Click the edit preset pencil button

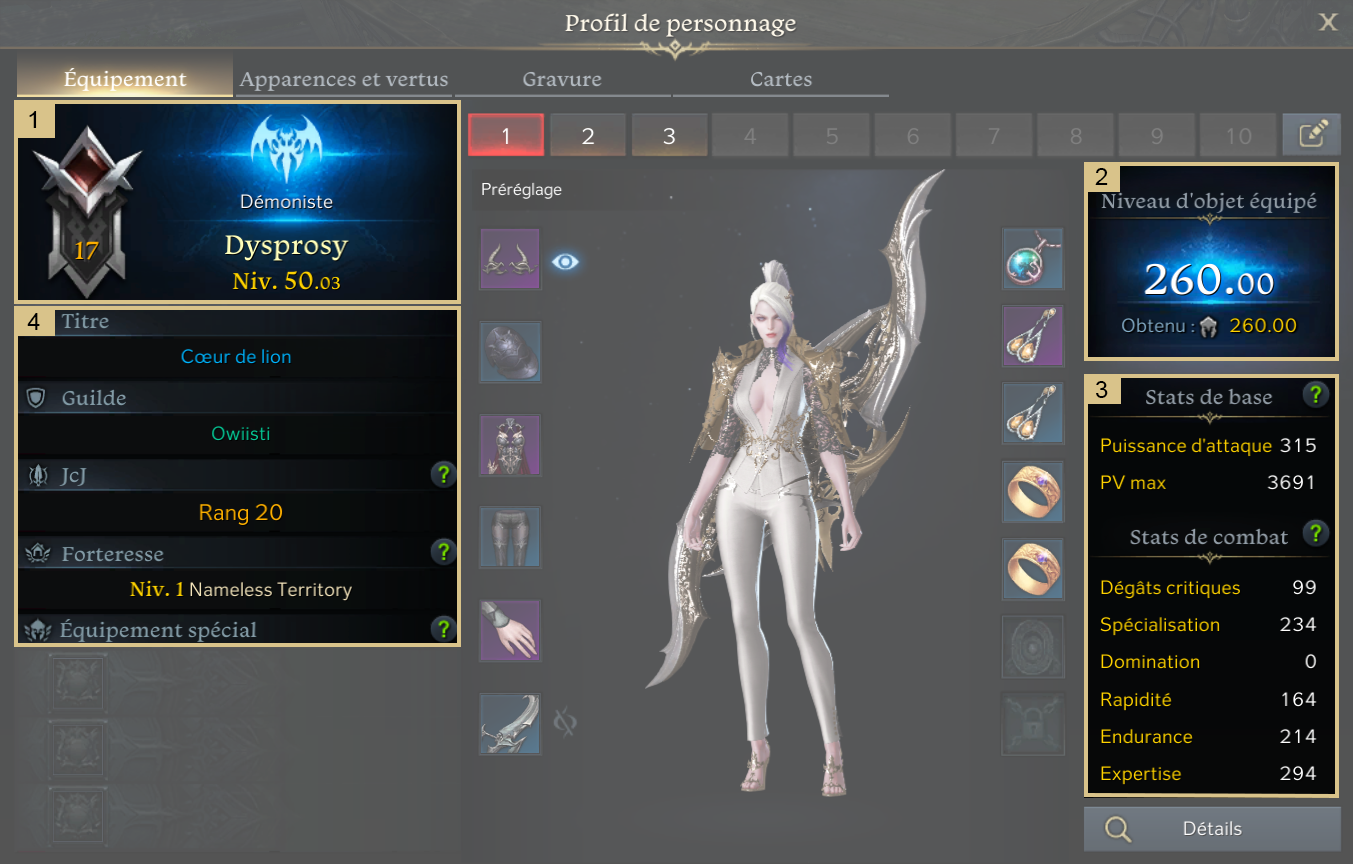[x=1311, y=135]
